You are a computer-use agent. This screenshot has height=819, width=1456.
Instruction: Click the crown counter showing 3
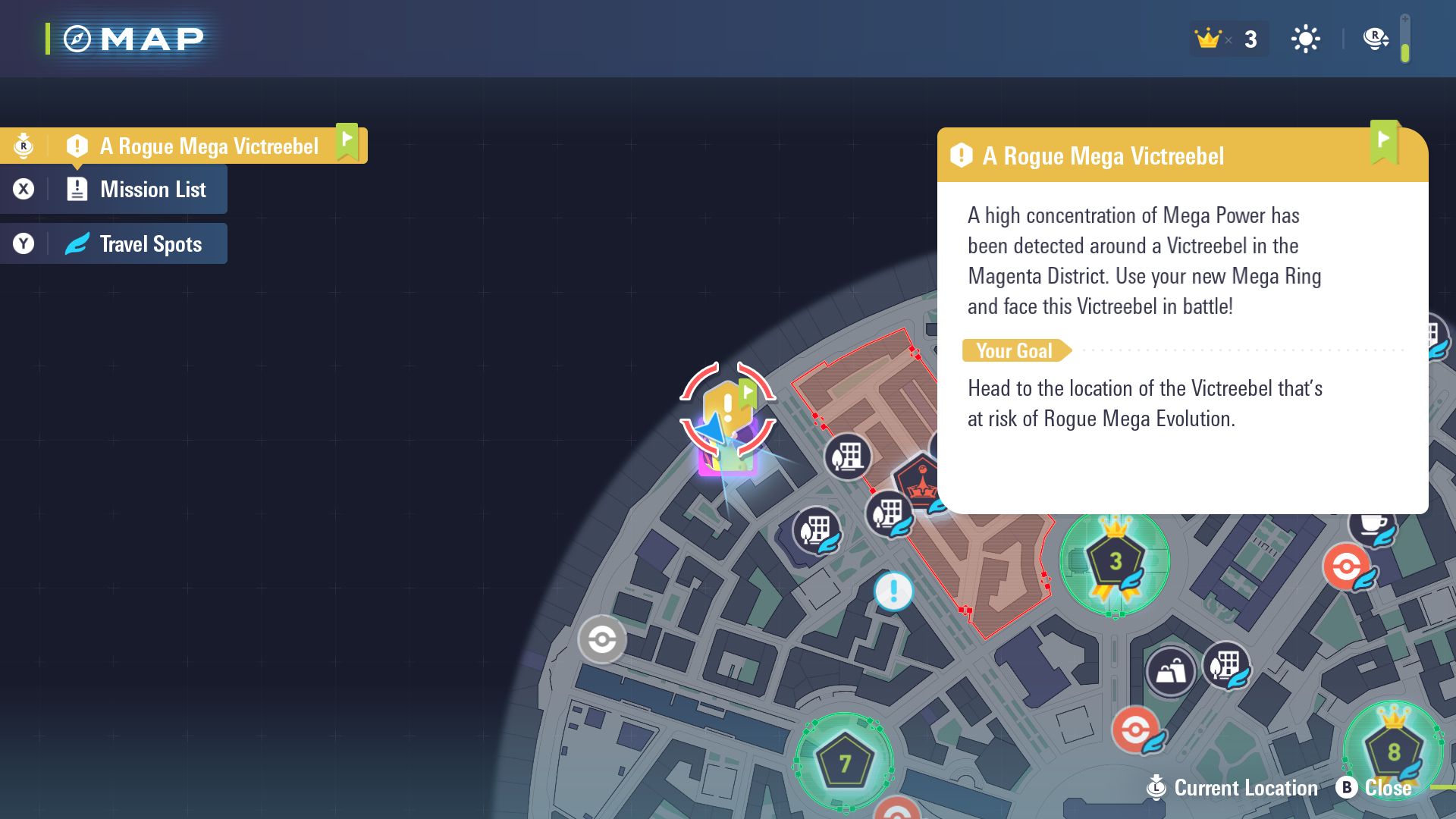(x=1228, y=38)
